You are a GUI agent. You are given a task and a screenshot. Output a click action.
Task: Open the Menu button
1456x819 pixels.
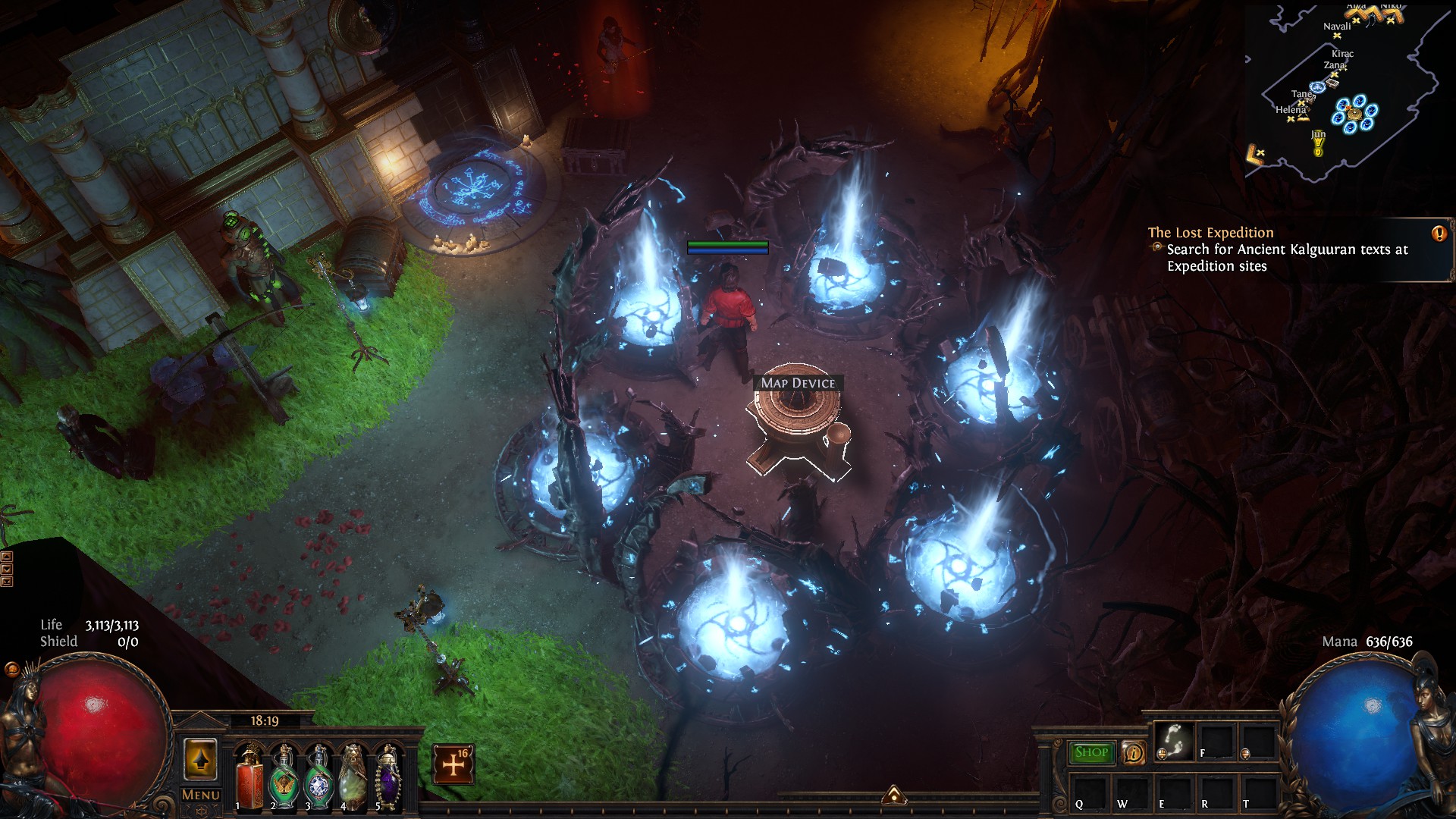(201, 795)
